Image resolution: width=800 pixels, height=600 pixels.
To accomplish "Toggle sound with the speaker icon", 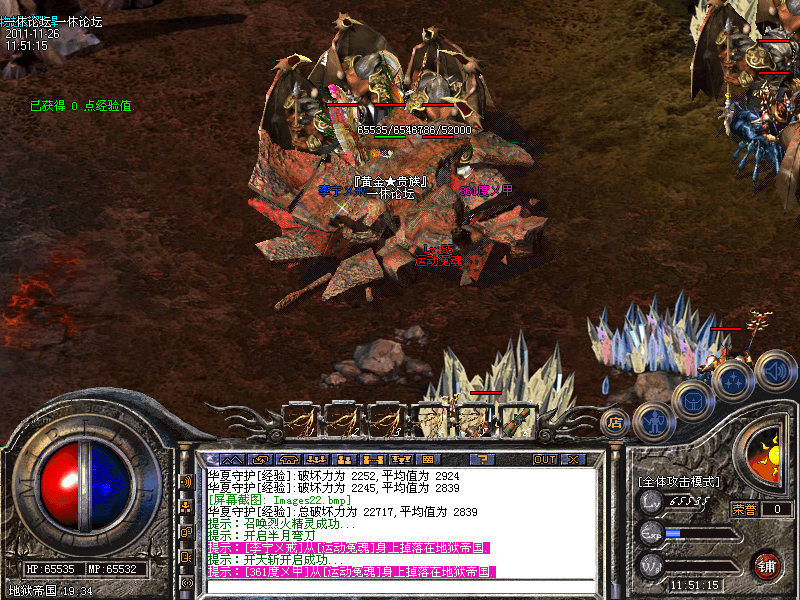I will coord(775,371).
